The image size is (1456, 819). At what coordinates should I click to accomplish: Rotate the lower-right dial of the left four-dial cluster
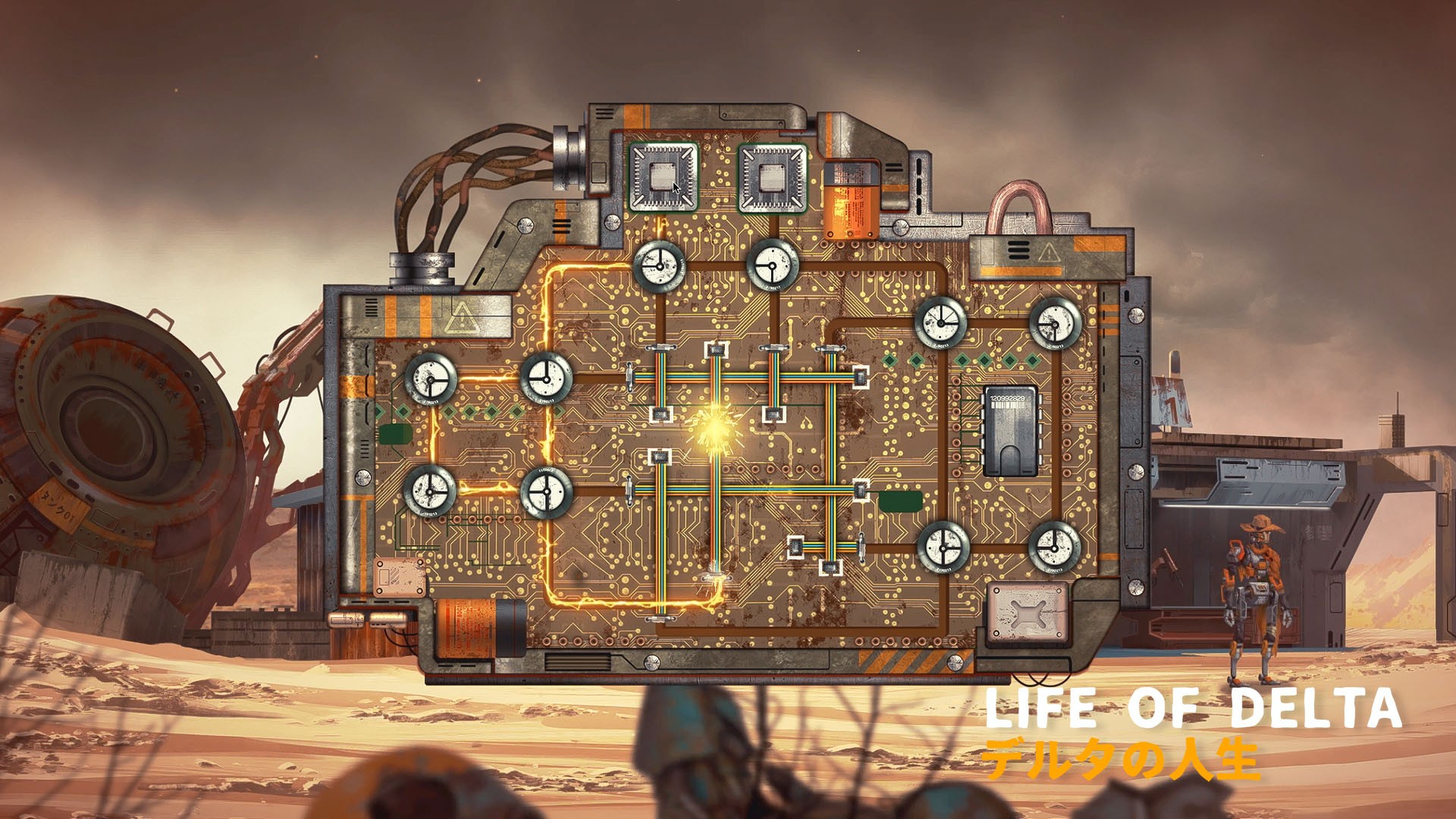coord(546,492)
